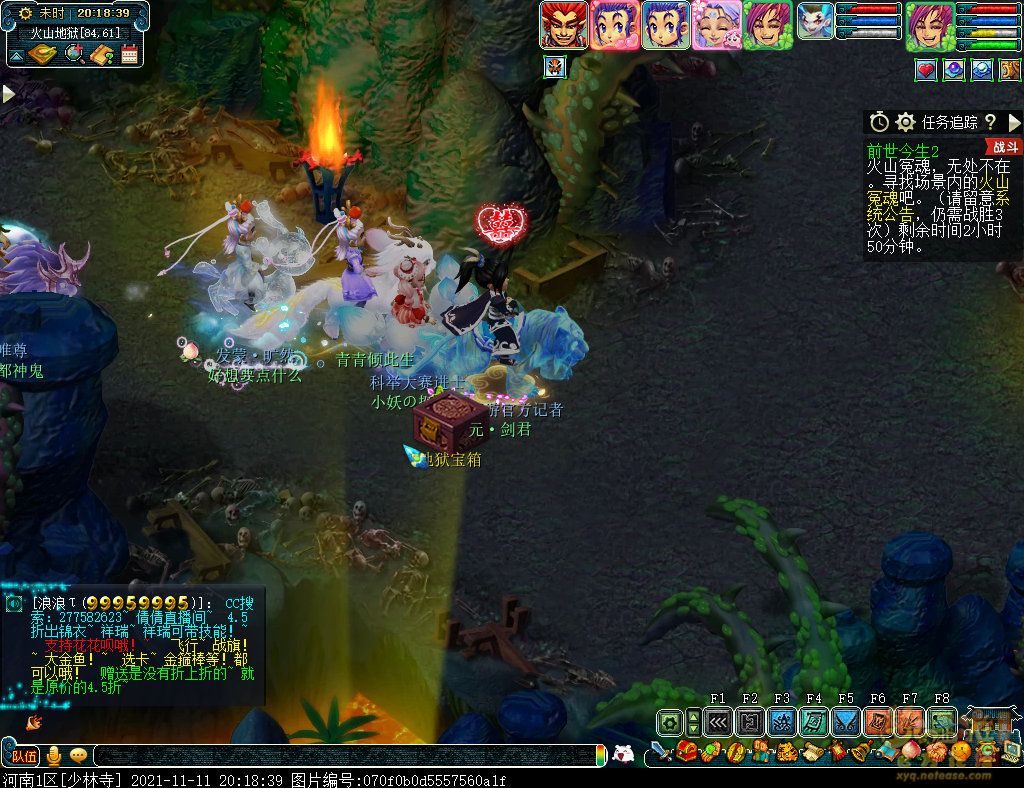The image size is (1024, 788).
Task: Toggle the microphone voice chat icon
Action: click(x=54, y=756)
